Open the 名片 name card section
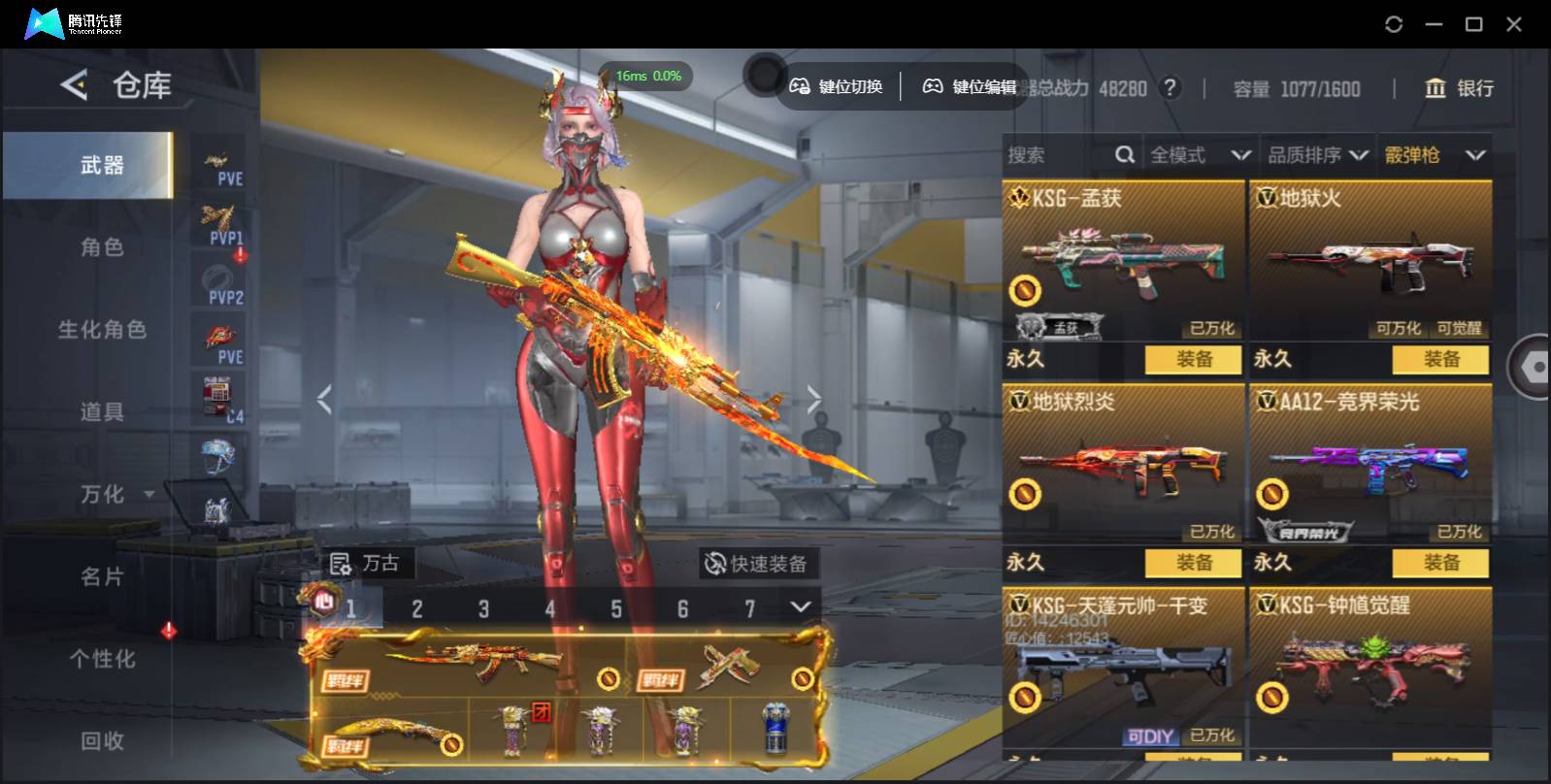 (102, 577)
